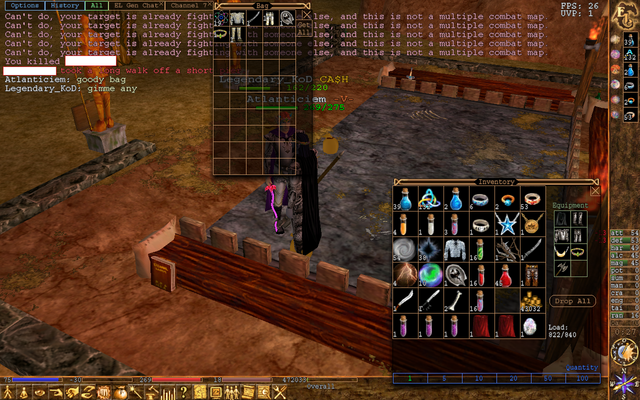Pick the blue star medallion in inventory
The height and width of the screenshot is (400, 640).
click(x=508, y=223)
